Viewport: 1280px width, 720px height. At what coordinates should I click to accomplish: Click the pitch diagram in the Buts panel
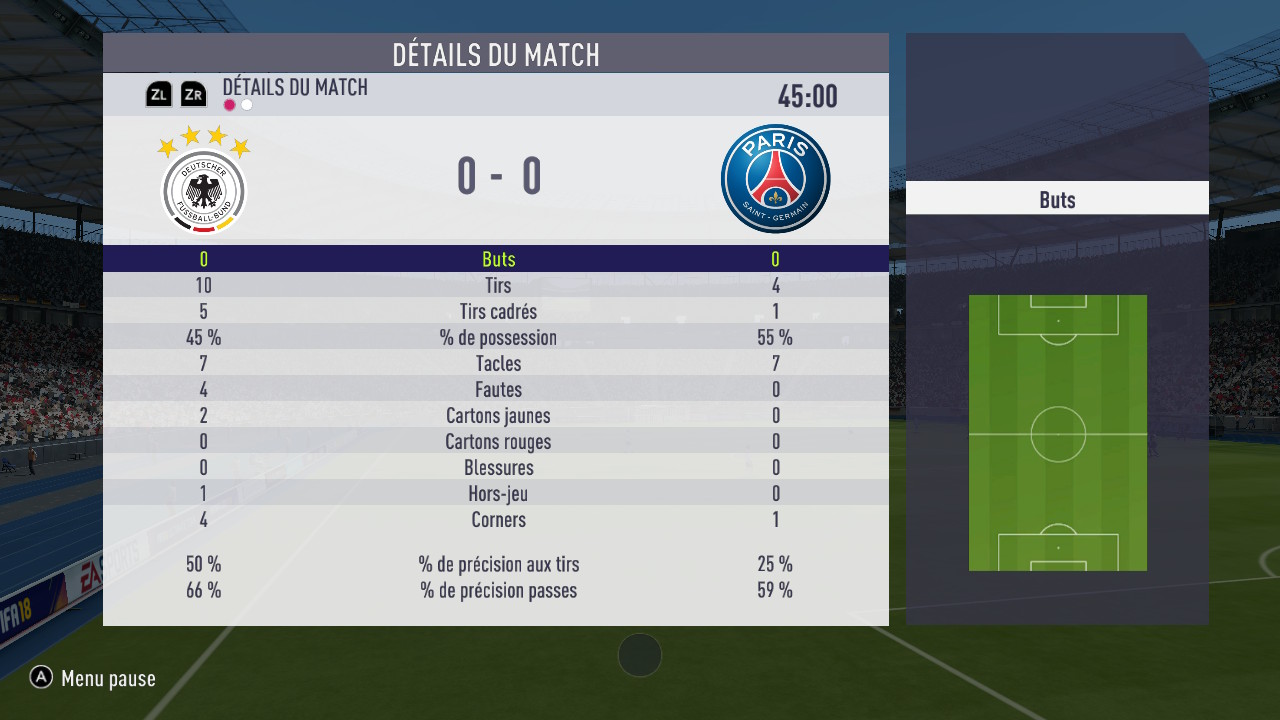(x=1057, y=433)
